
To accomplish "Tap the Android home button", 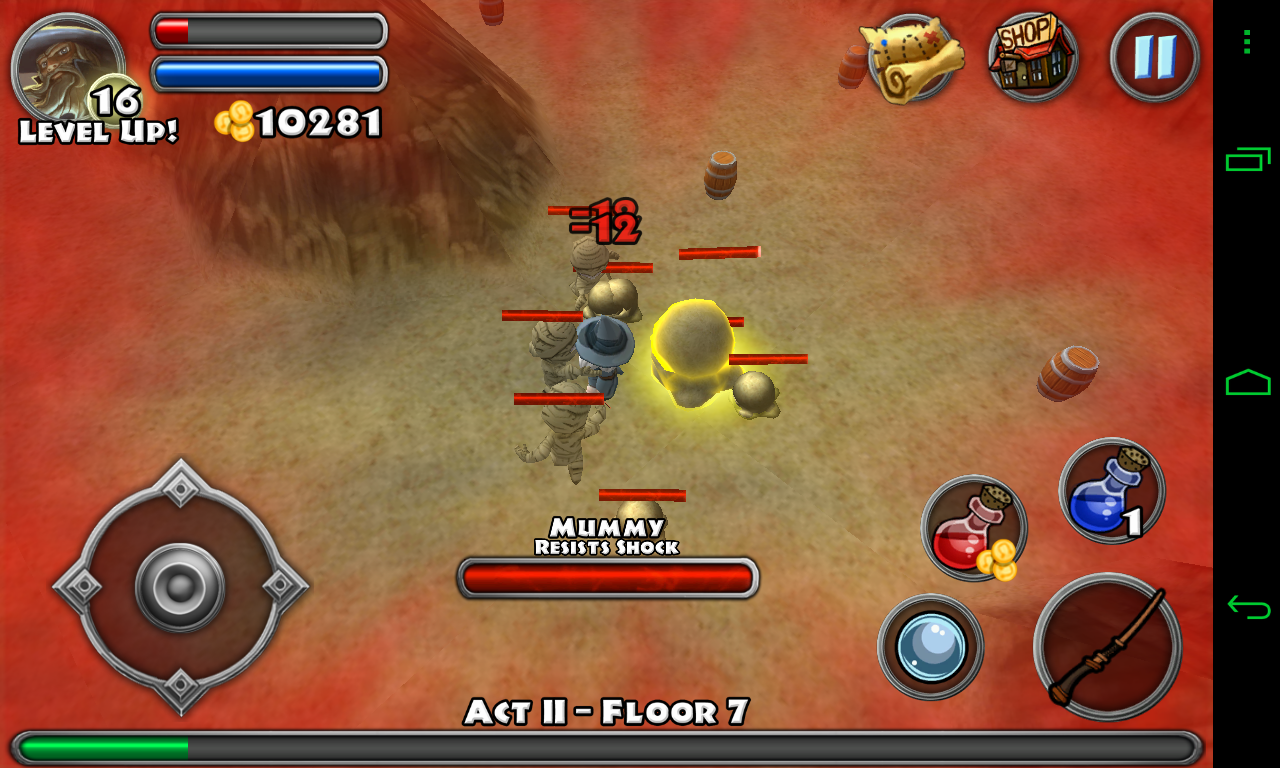I will (x=1248, y=382).
